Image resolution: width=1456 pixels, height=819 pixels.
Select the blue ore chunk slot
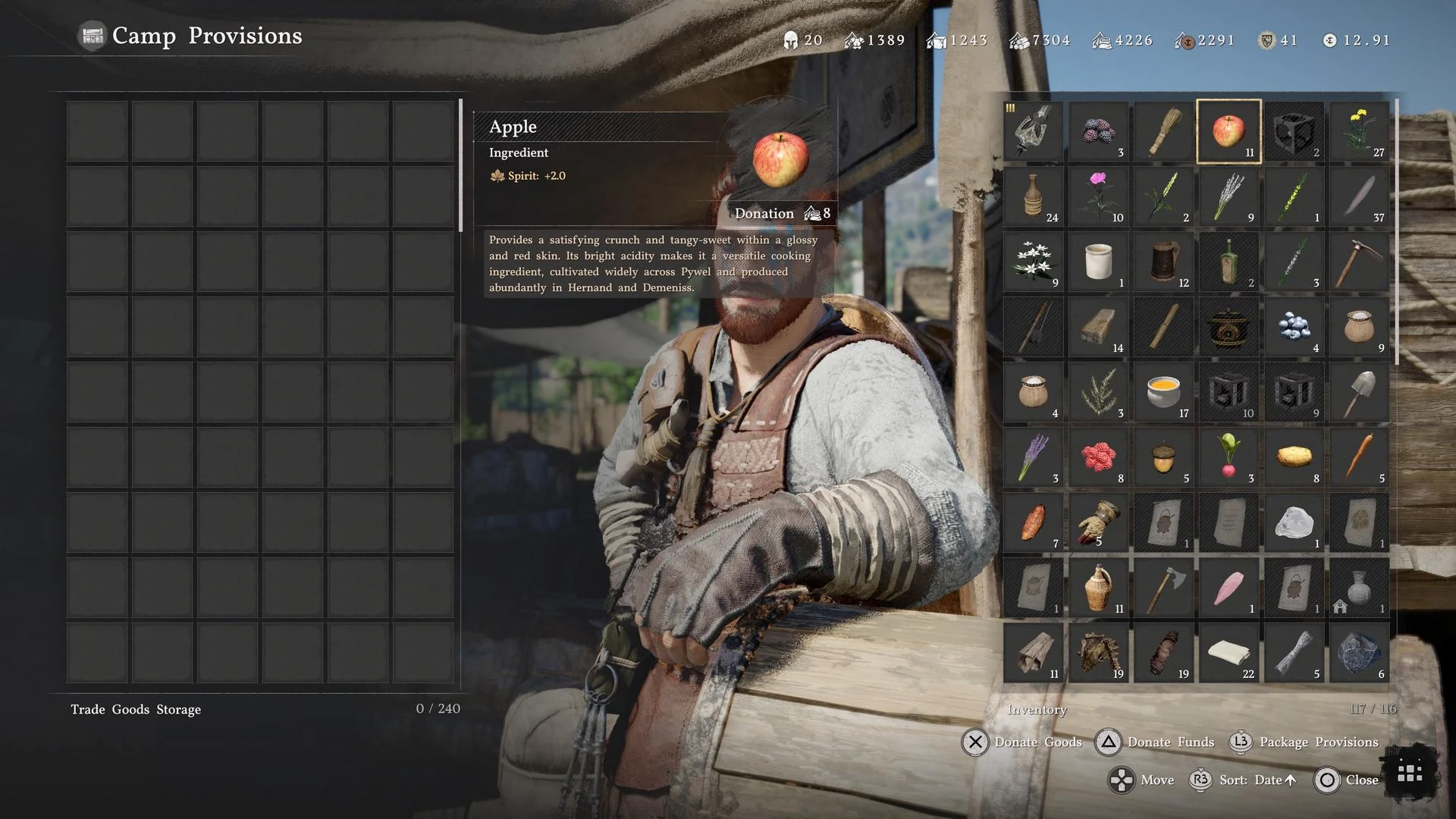pyautogui.click(x=1359, y=653)
